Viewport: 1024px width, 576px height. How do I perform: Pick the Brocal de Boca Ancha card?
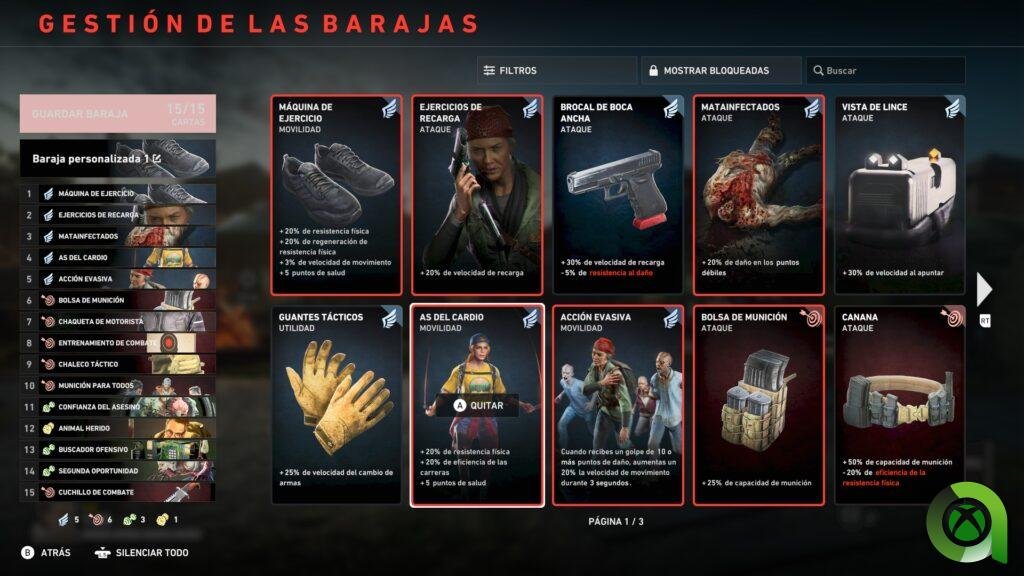click(x=618, y=195)
